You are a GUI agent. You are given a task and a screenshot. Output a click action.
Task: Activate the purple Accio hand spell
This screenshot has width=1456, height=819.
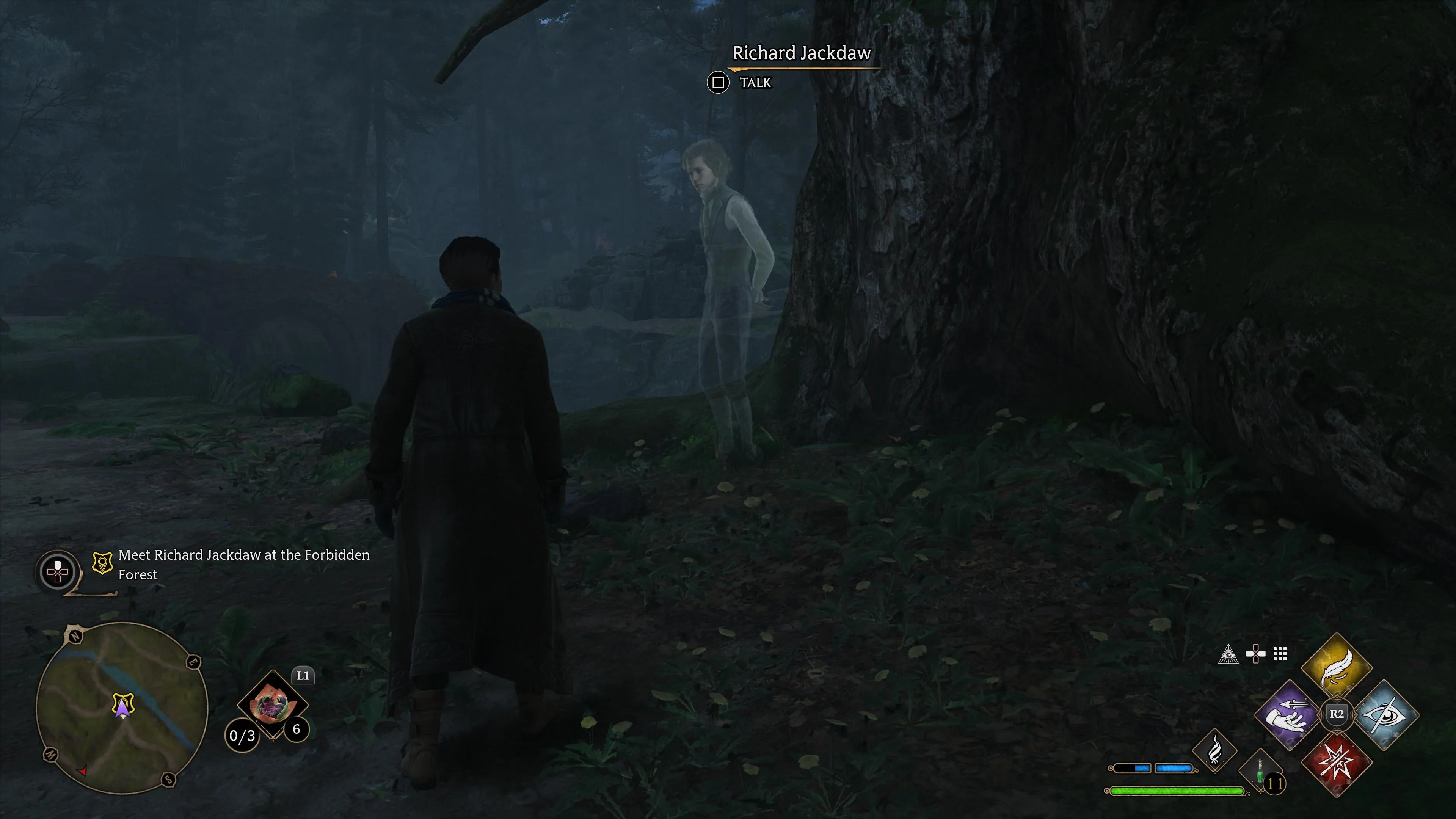[x=1289, y=715]
